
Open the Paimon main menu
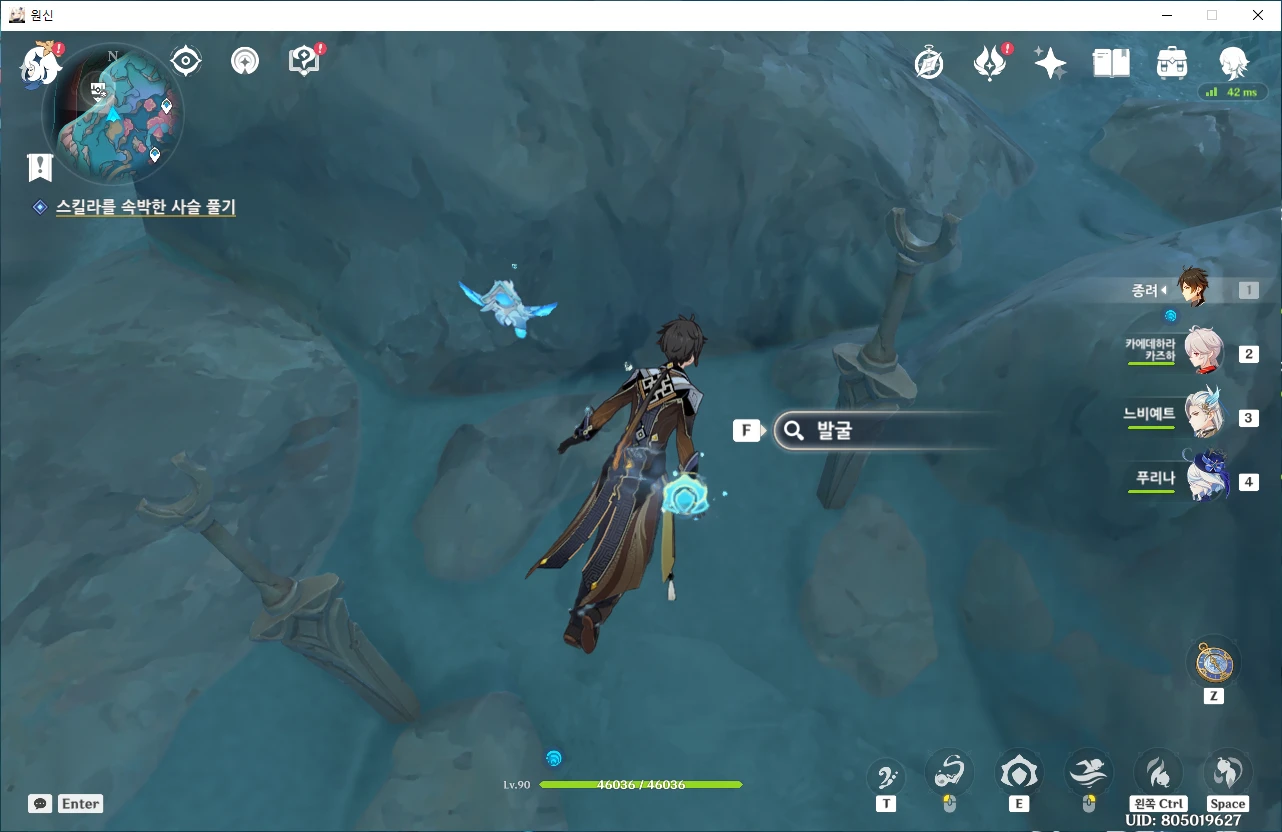(40, 63)
